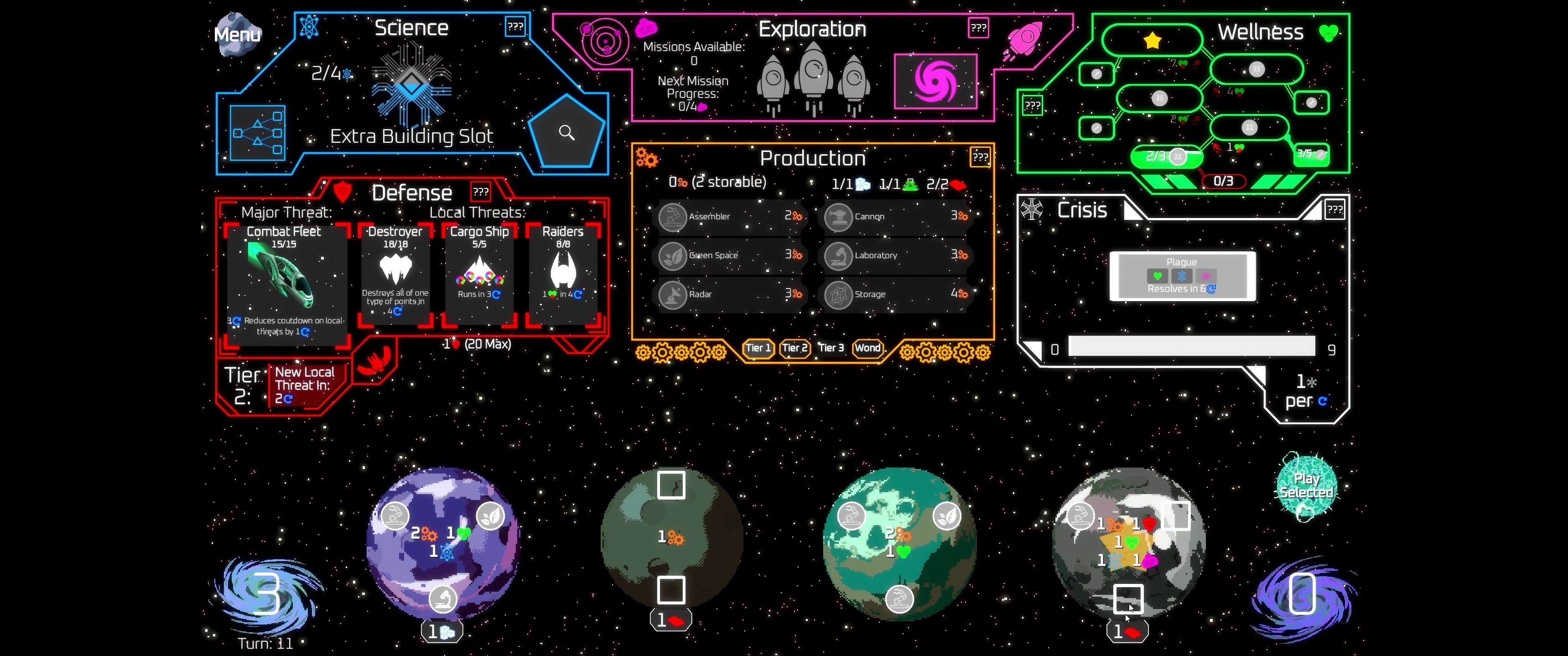Select the Cargo Ship threat card
1568x656 pixels.
point(479,274)
